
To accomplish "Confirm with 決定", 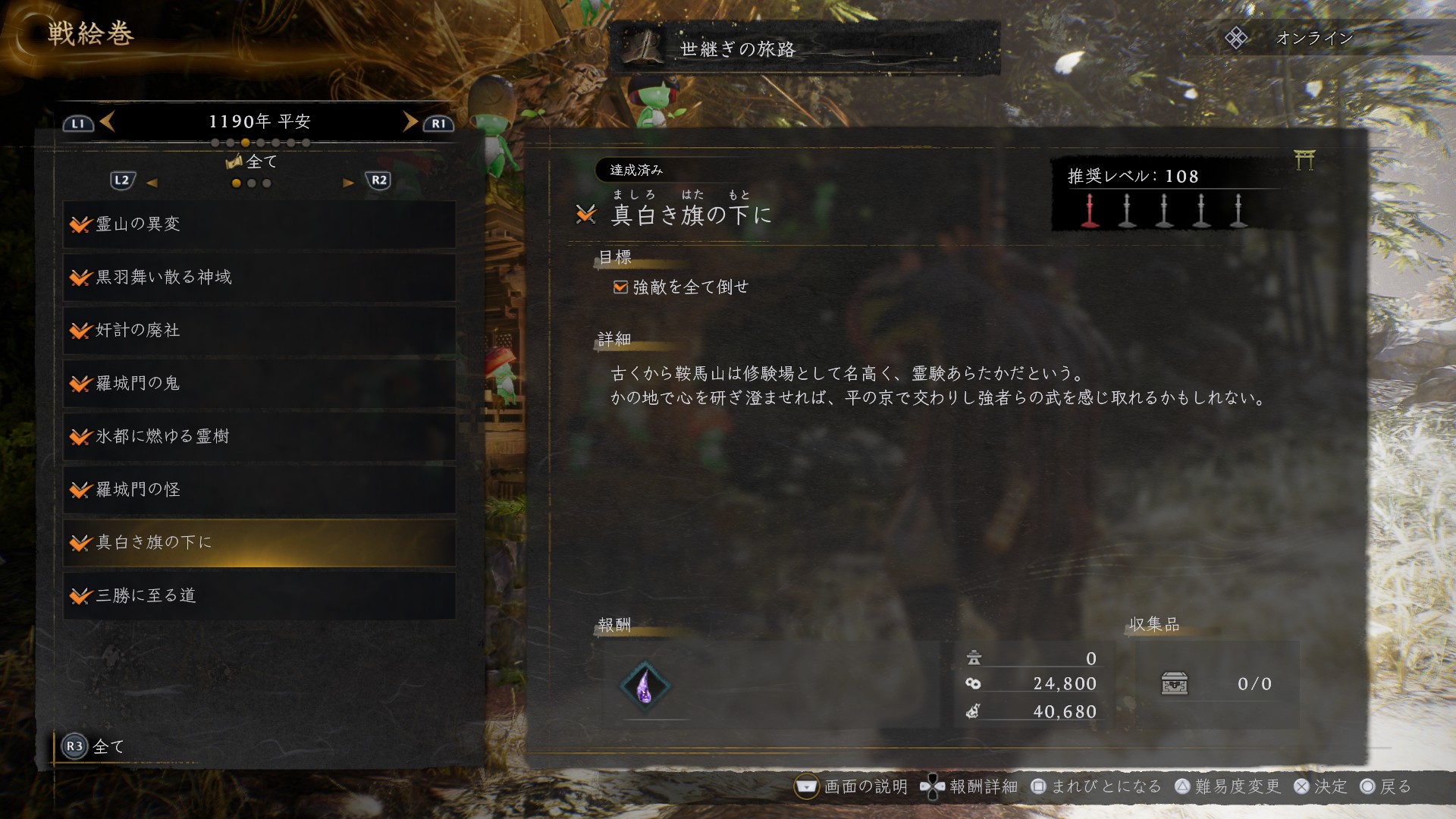I will point(1320,787).
